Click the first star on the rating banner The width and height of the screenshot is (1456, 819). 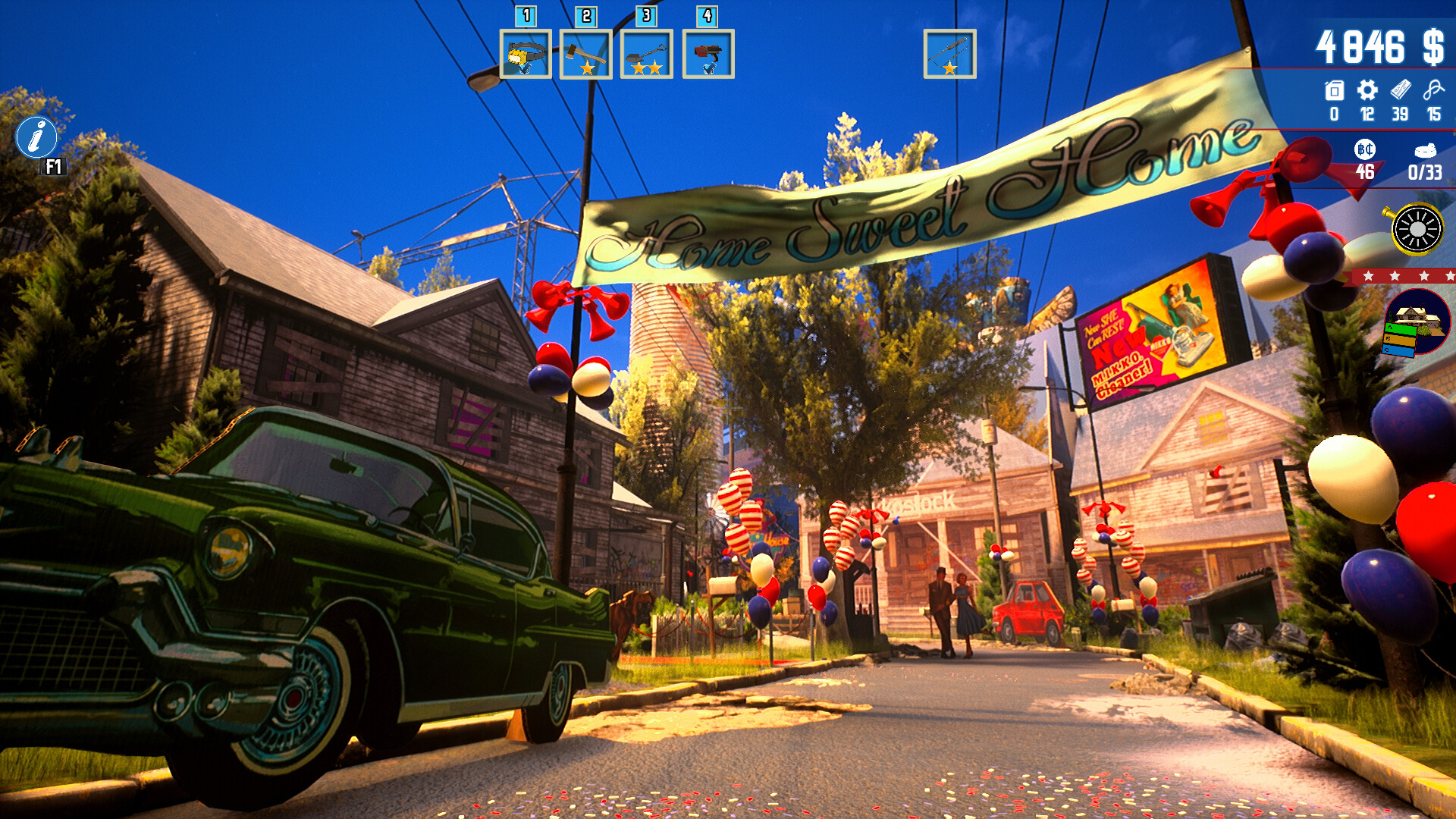(x=1369, y=278)
